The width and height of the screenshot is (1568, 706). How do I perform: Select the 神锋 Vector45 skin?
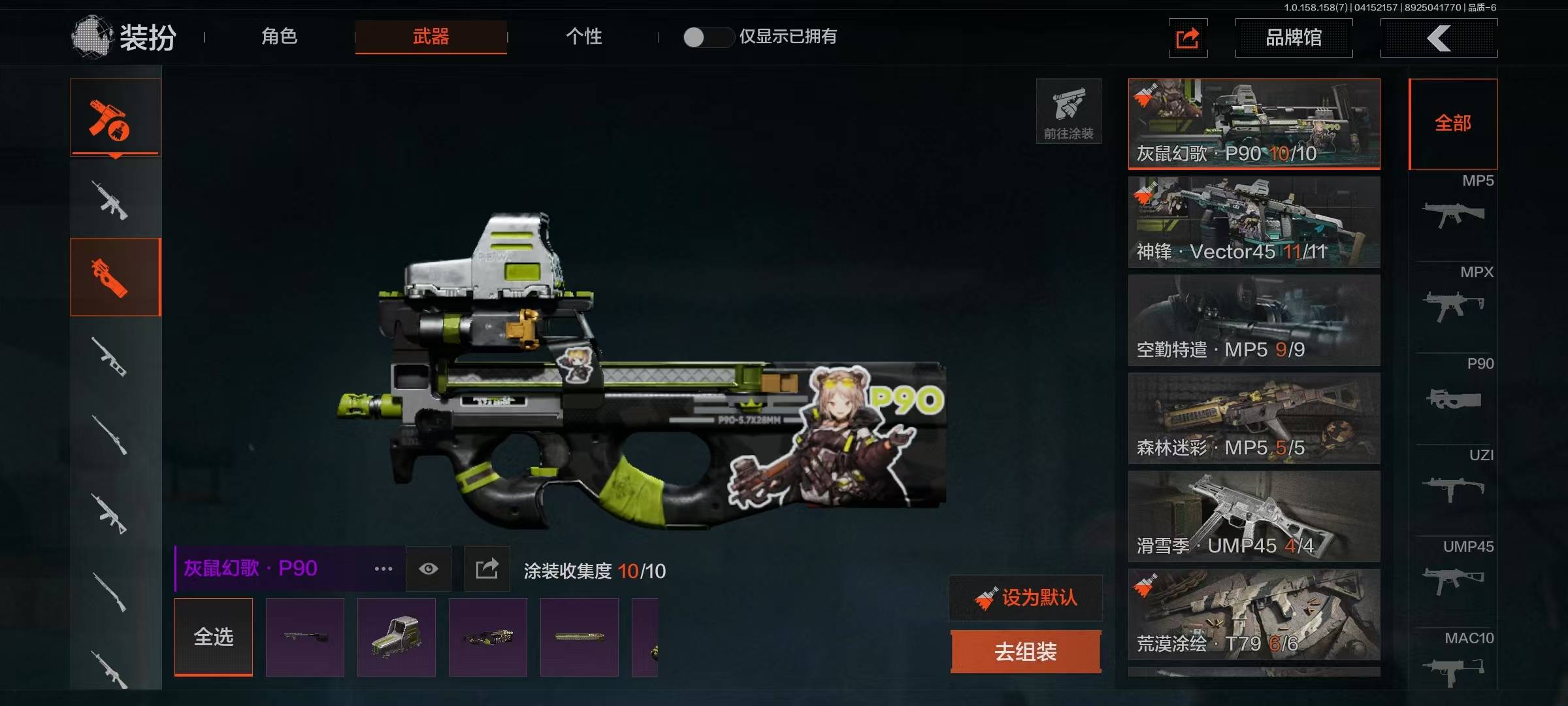pyautogui.click(x=1254, y=222)
